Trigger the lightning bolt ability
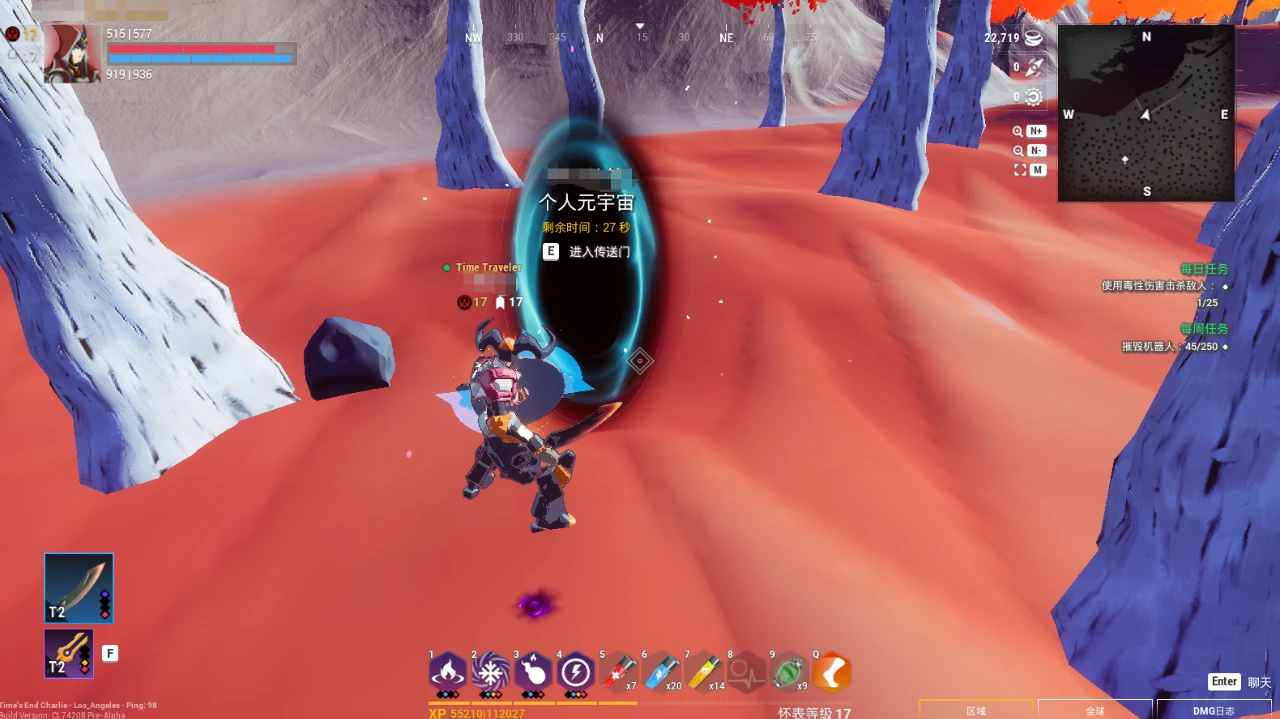Image resolution: width=1280 pixels, height=719 pixels. pos(576,671)
